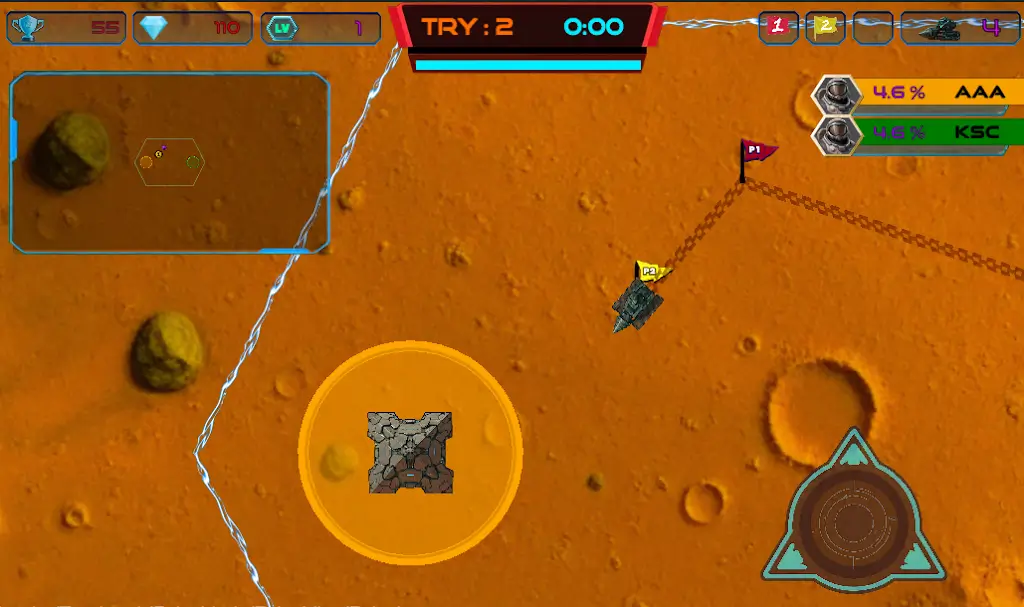
Task: Select the yellow number 2 flag slot
Action: tap(825, 27)
